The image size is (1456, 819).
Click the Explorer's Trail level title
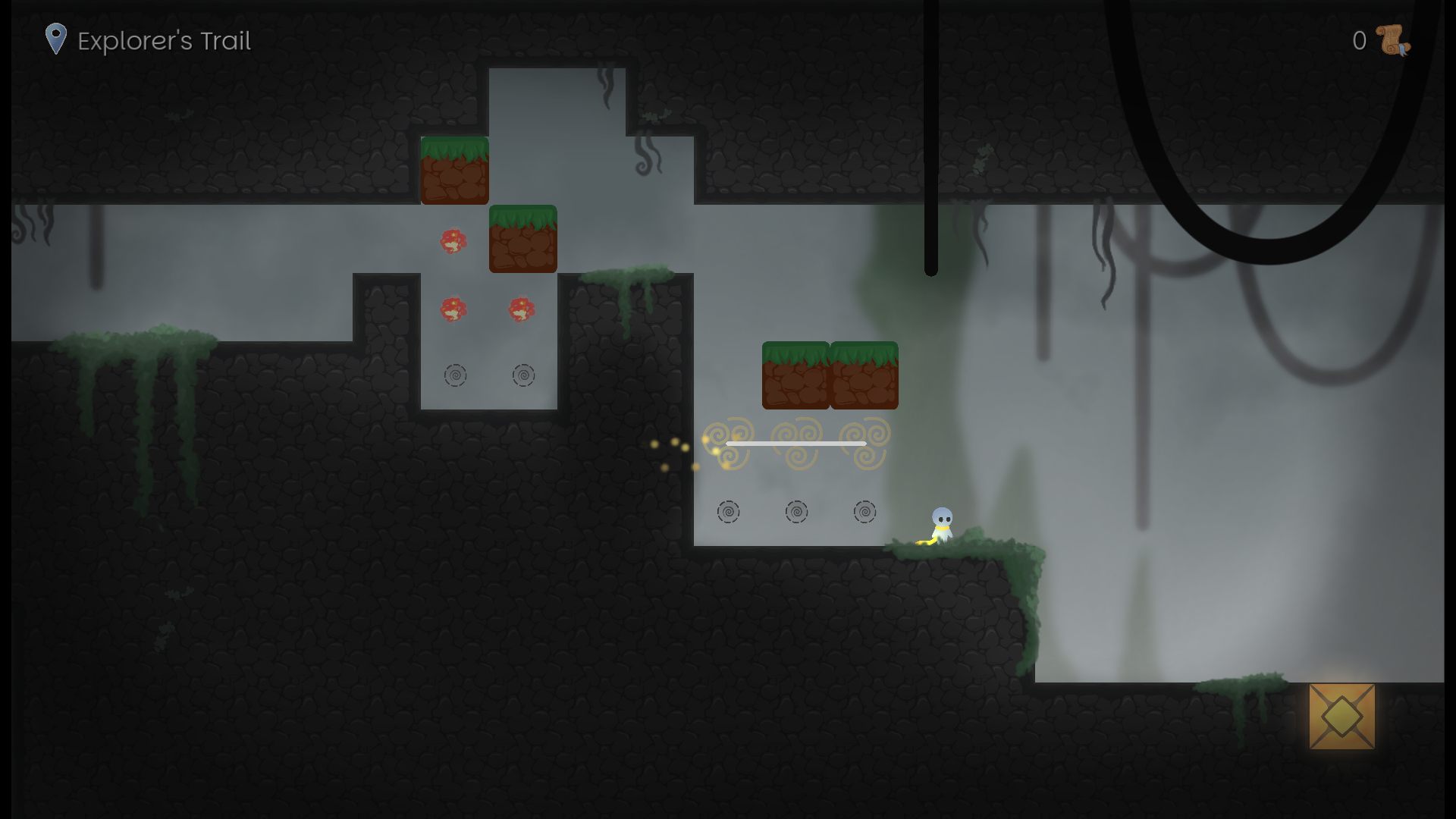click(164, 41)
